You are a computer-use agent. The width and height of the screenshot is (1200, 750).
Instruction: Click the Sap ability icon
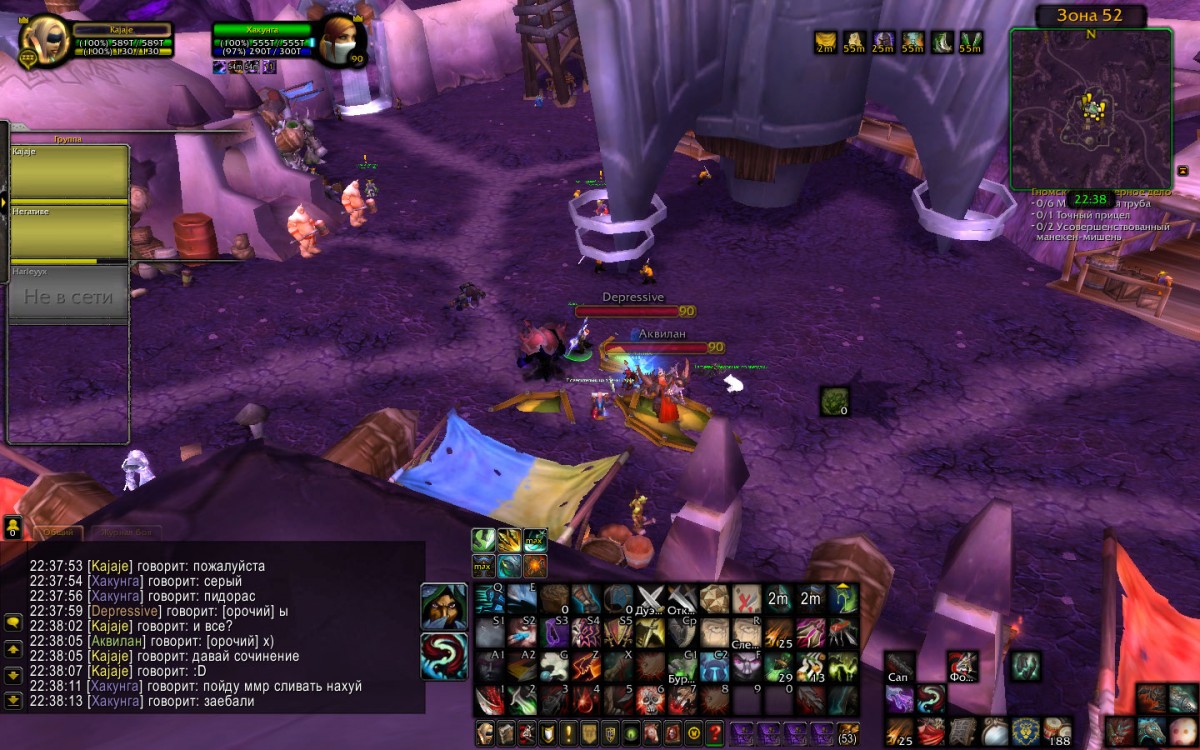click(x=899, y=666)
